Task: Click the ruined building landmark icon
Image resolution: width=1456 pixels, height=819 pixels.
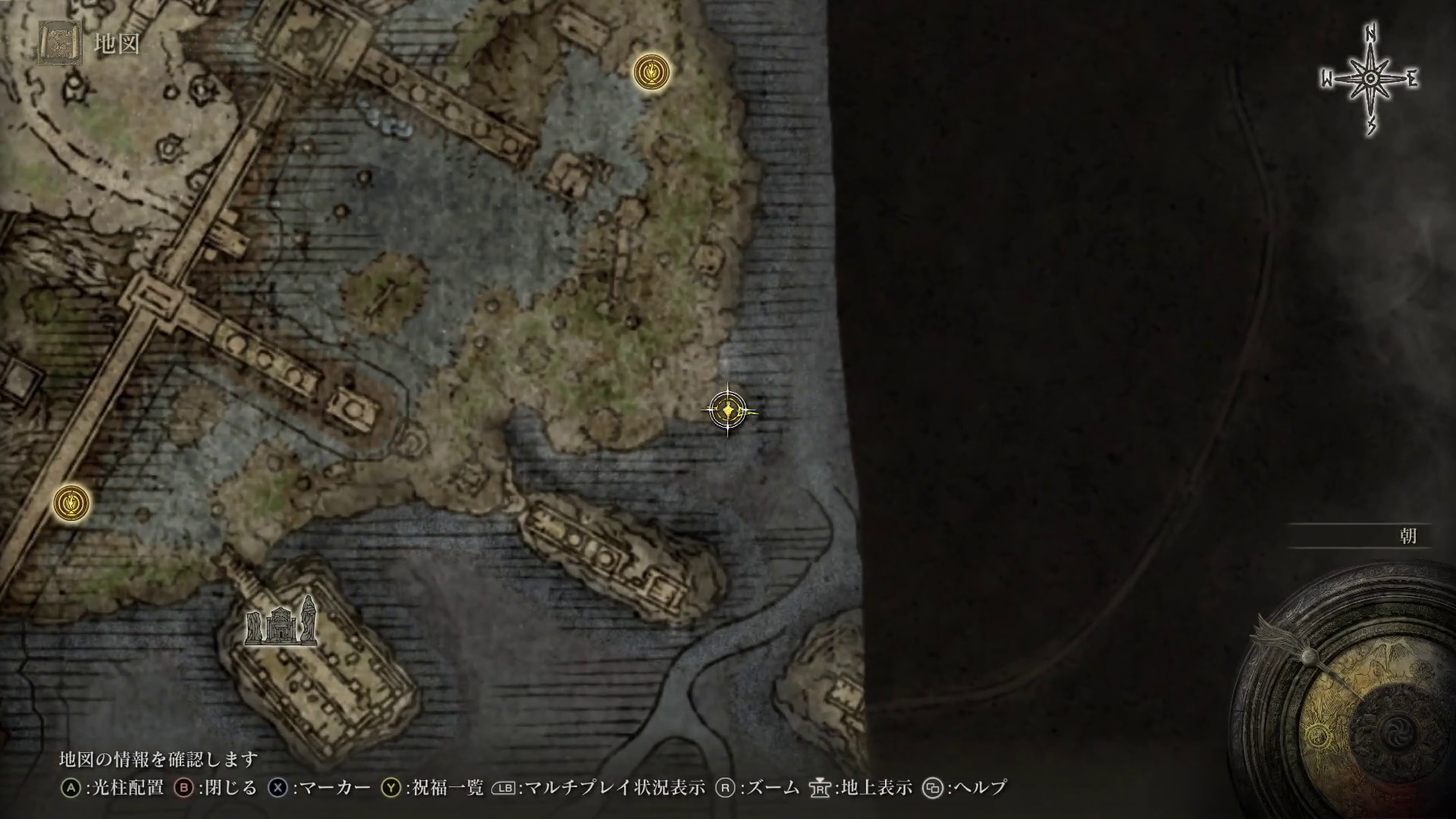Action: click(x=281, y=623)
